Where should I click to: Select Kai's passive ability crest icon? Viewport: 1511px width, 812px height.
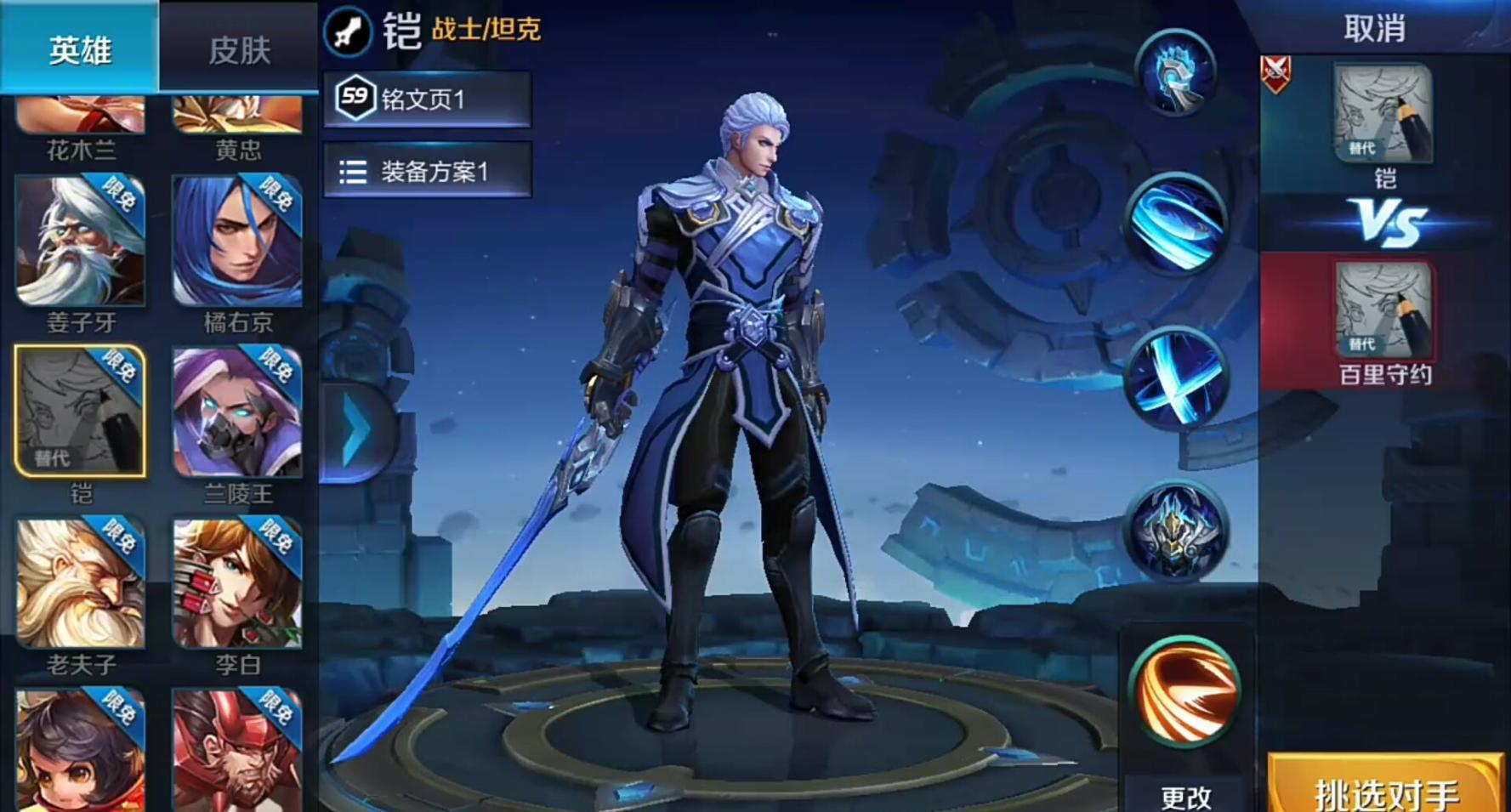1175,75
